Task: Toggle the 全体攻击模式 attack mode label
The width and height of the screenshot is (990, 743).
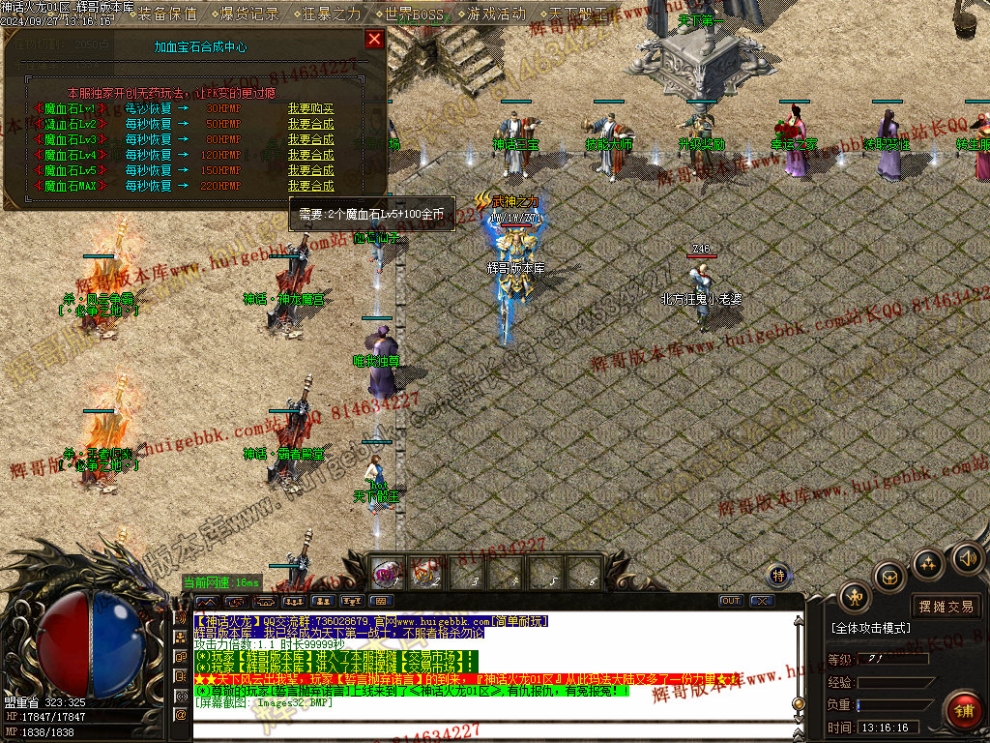Action: click(870, 628)
